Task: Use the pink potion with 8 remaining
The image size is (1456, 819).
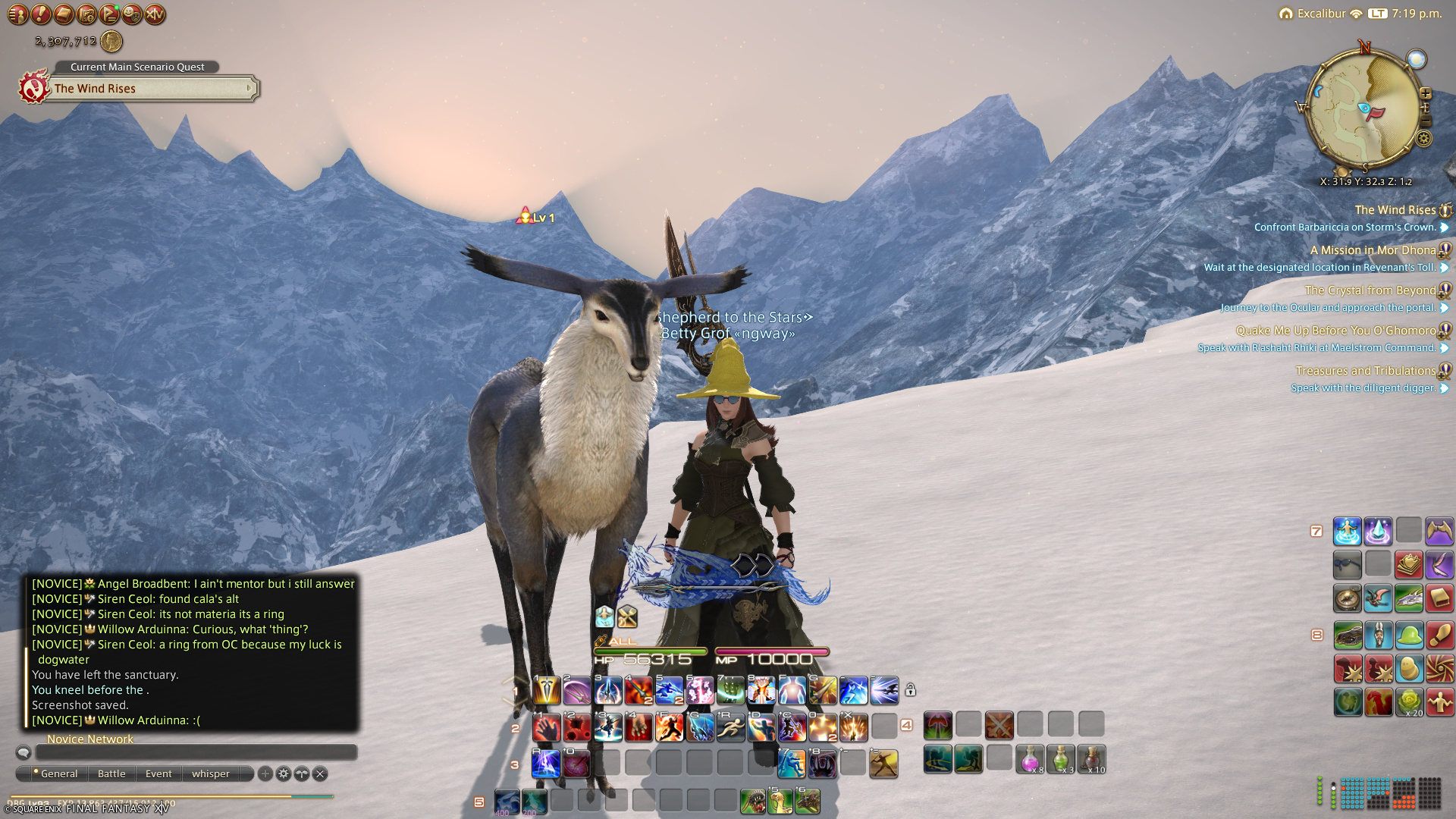Action: click(1030, 758)
